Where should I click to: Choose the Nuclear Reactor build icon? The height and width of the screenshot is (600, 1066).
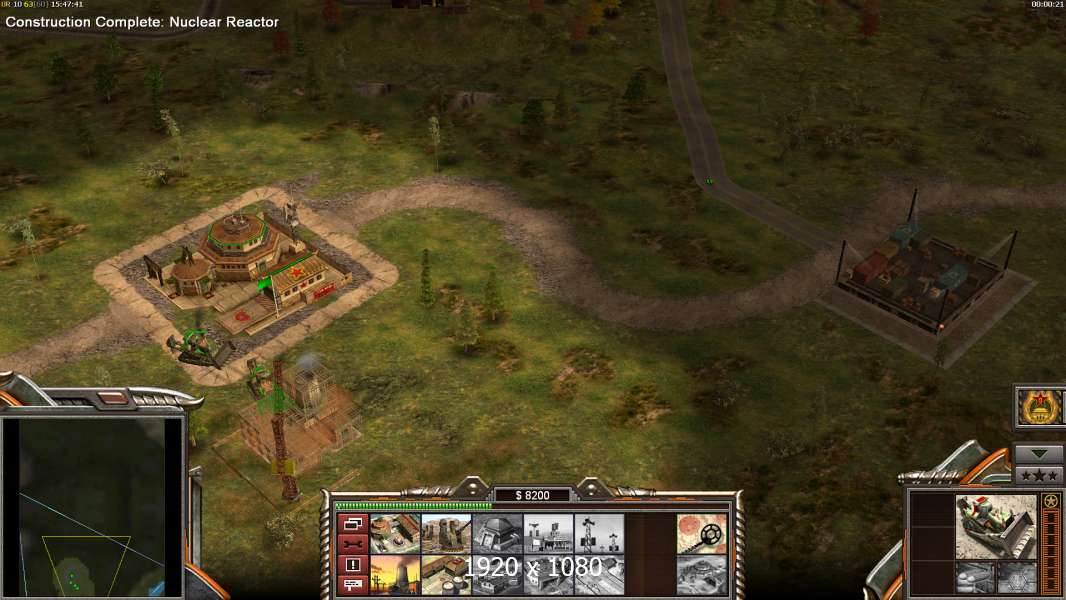click(395, 574)
